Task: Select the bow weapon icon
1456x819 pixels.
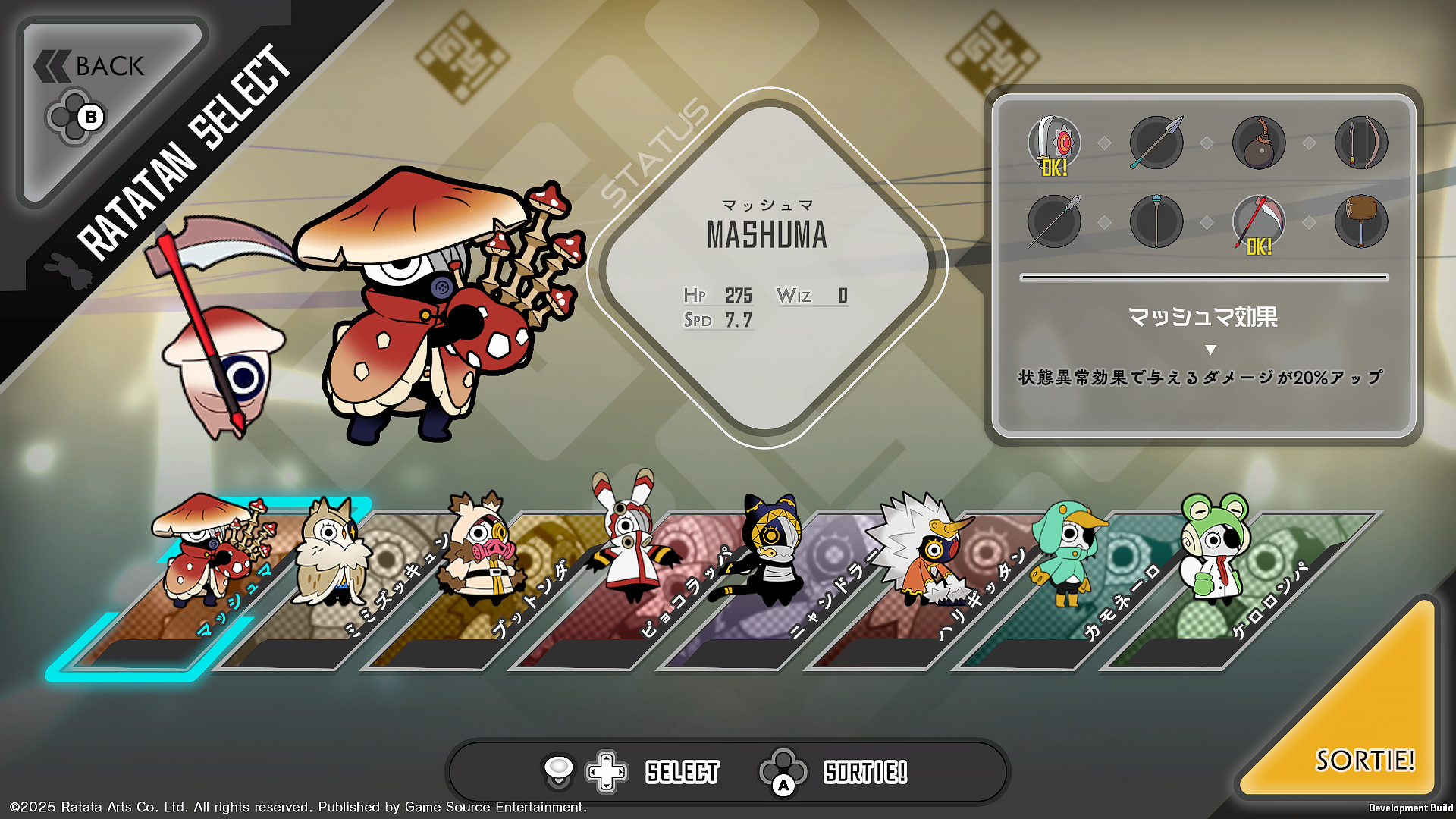Action: 1361,143
